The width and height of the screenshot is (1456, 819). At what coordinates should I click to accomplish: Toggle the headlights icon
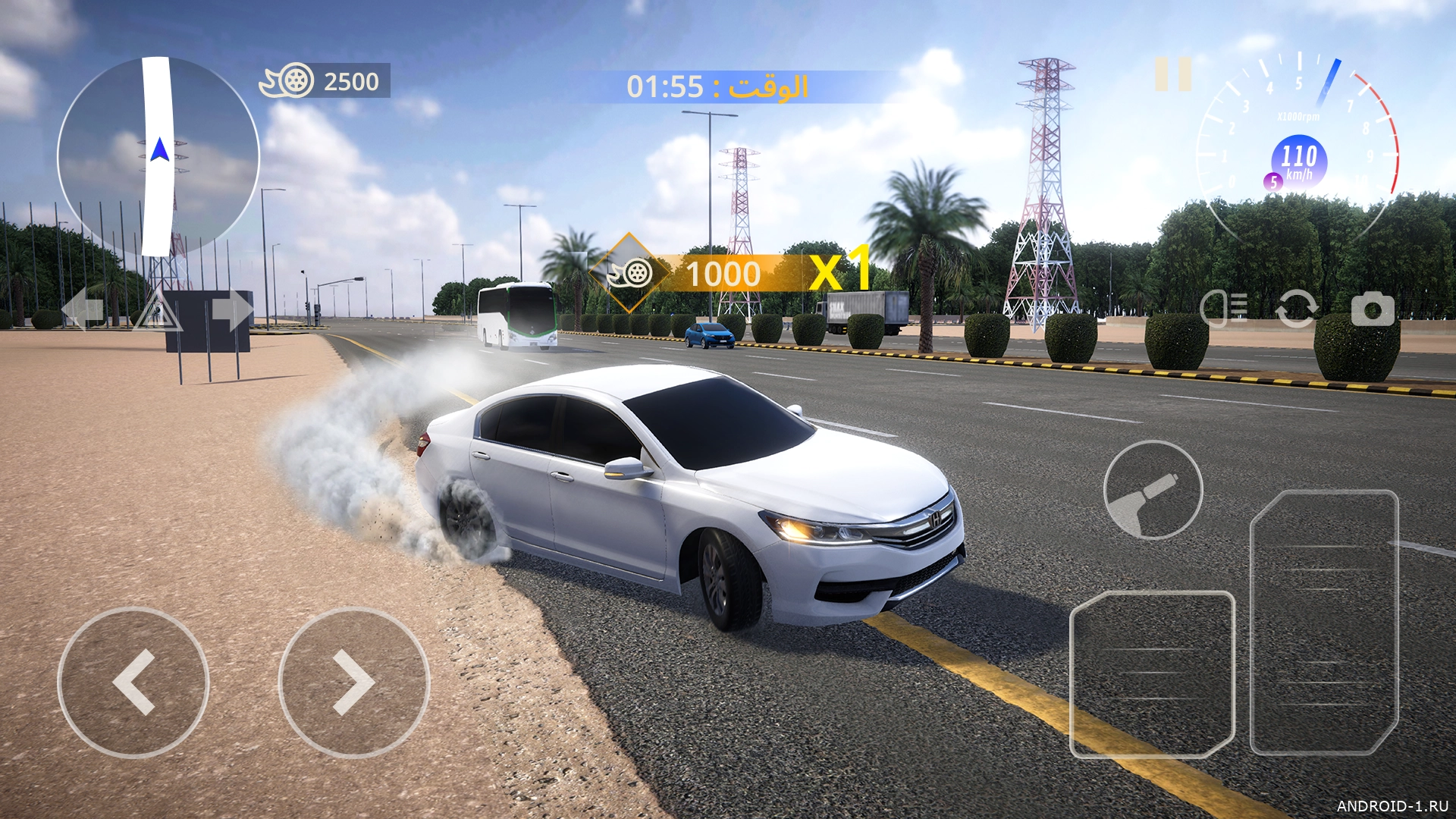[x=1224, y=309]
